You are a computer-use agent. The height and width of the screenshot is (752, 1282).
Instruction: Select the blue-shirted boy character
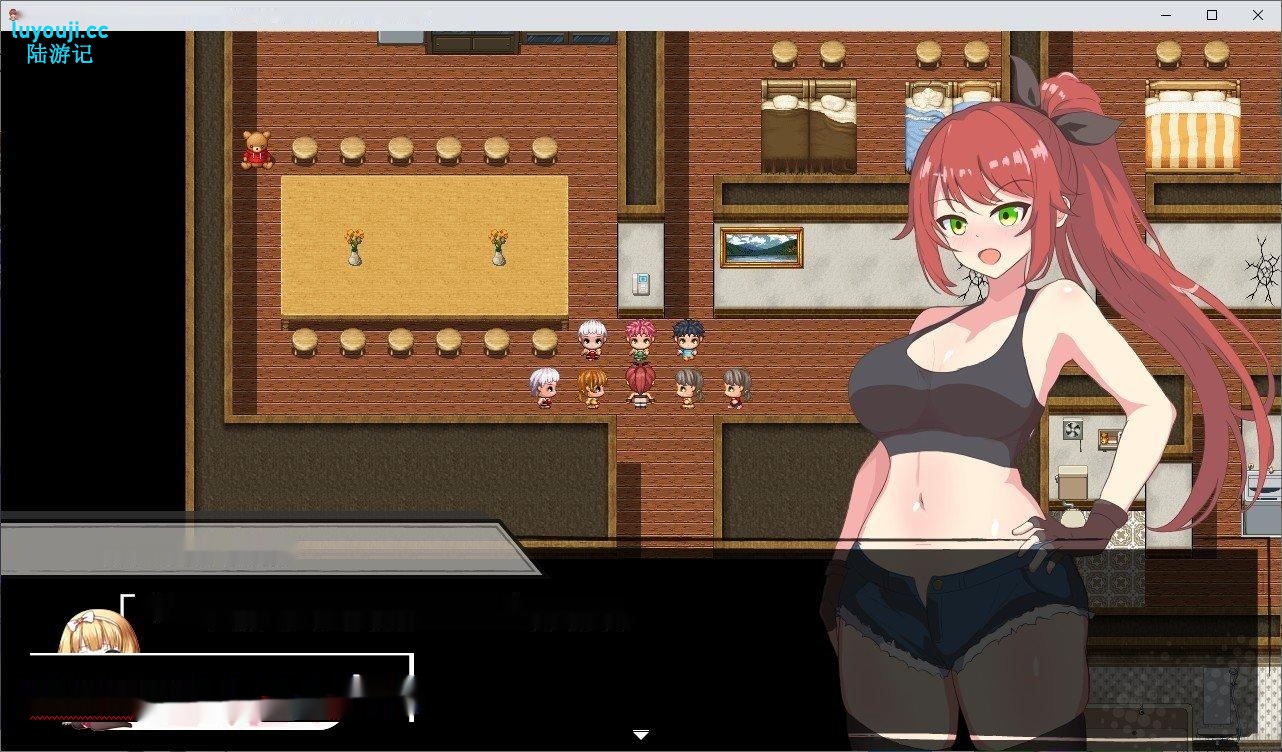click(x=687, y=340)
